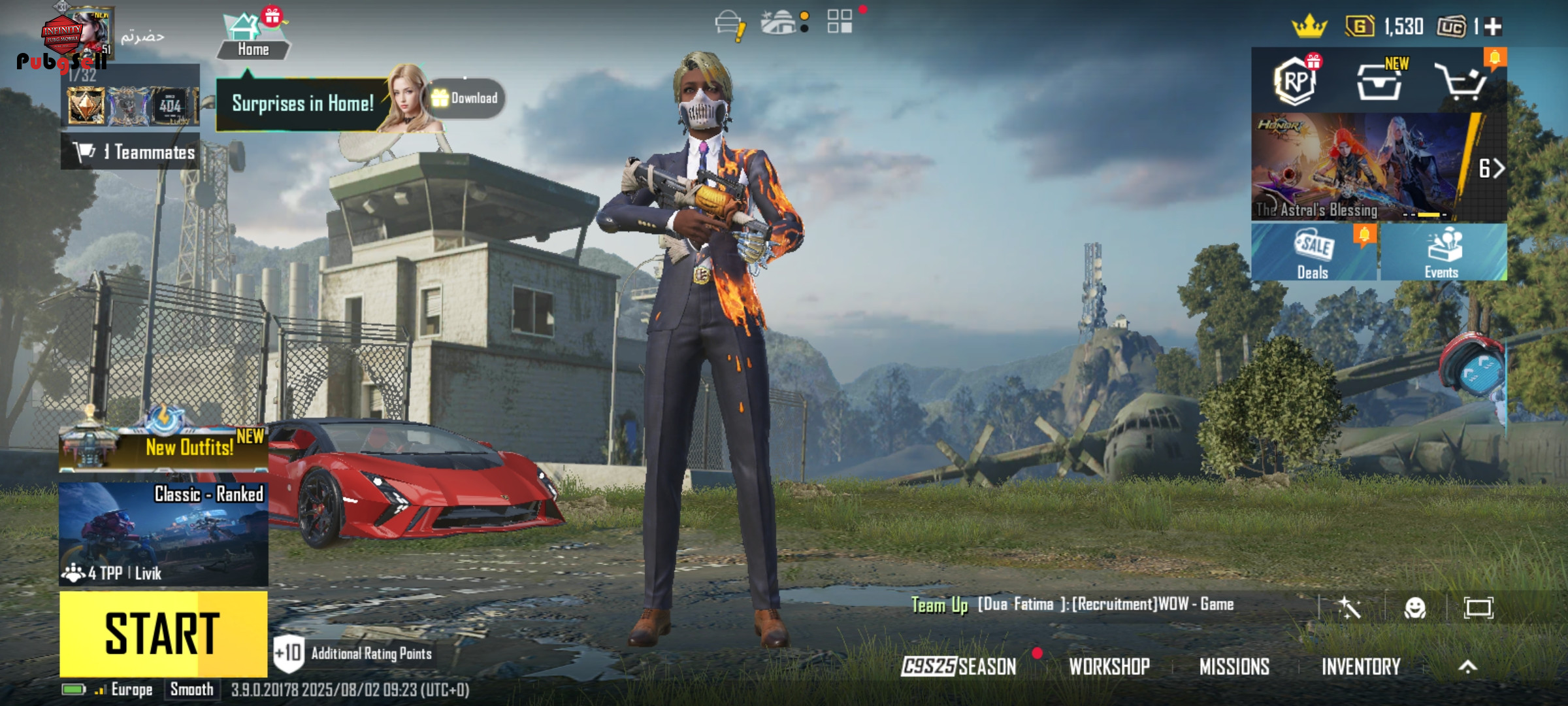Open the emote smiley face menu
1568x706 pixels.
click(x=1414, y=608)
